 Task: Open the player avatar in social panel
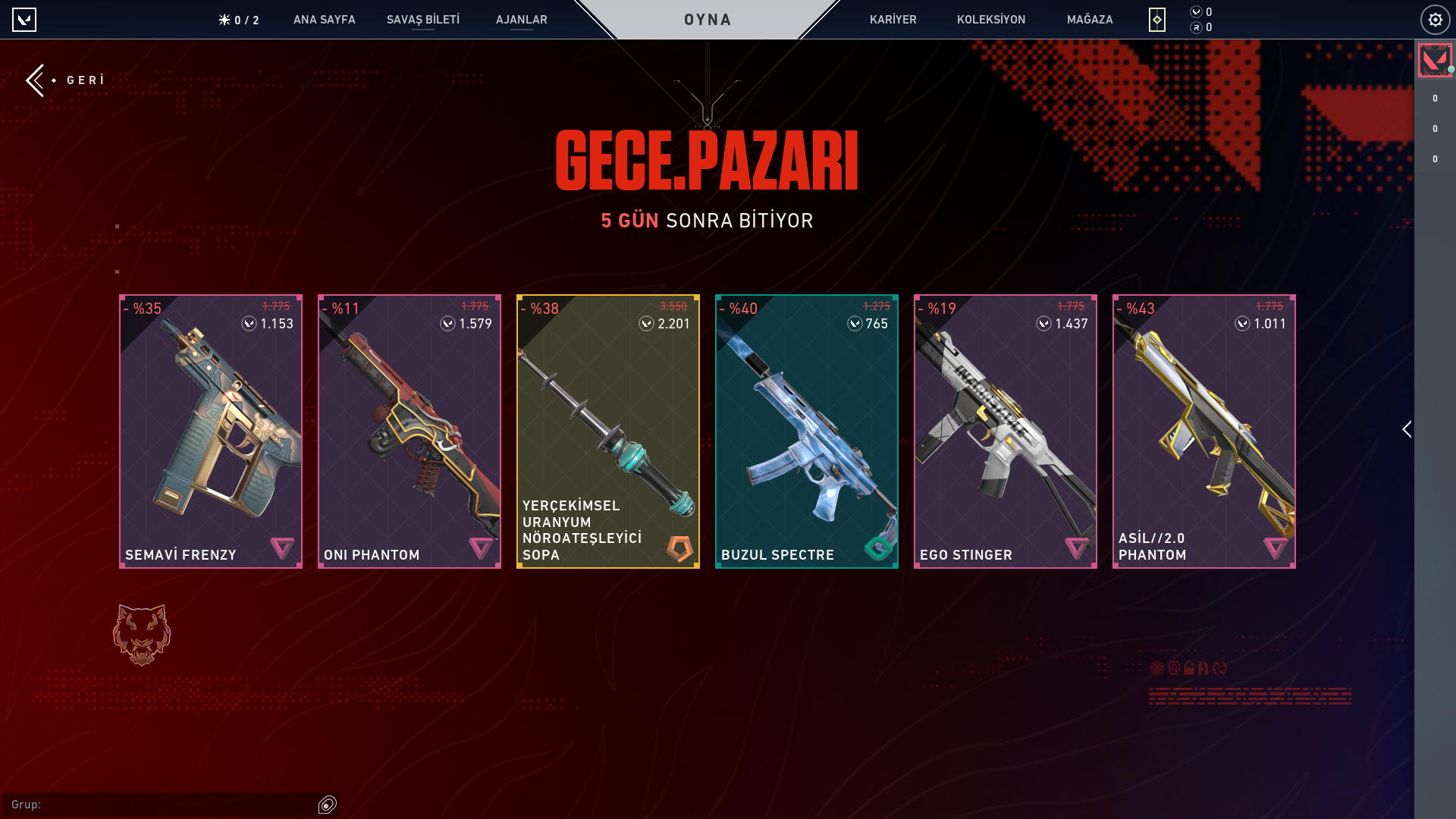pyautogui.click(x=1435, y=61)
